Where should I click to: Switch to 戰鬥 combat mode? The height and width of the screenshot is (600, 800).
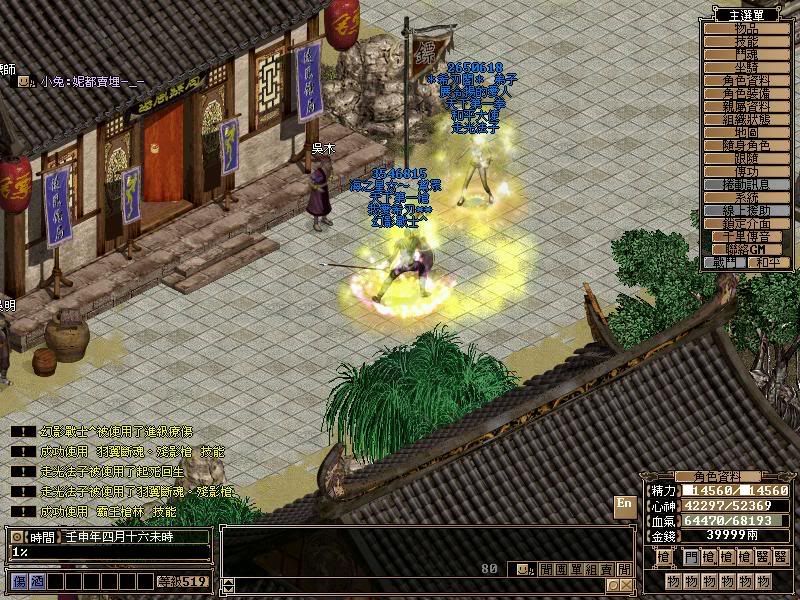pos(725,262)
